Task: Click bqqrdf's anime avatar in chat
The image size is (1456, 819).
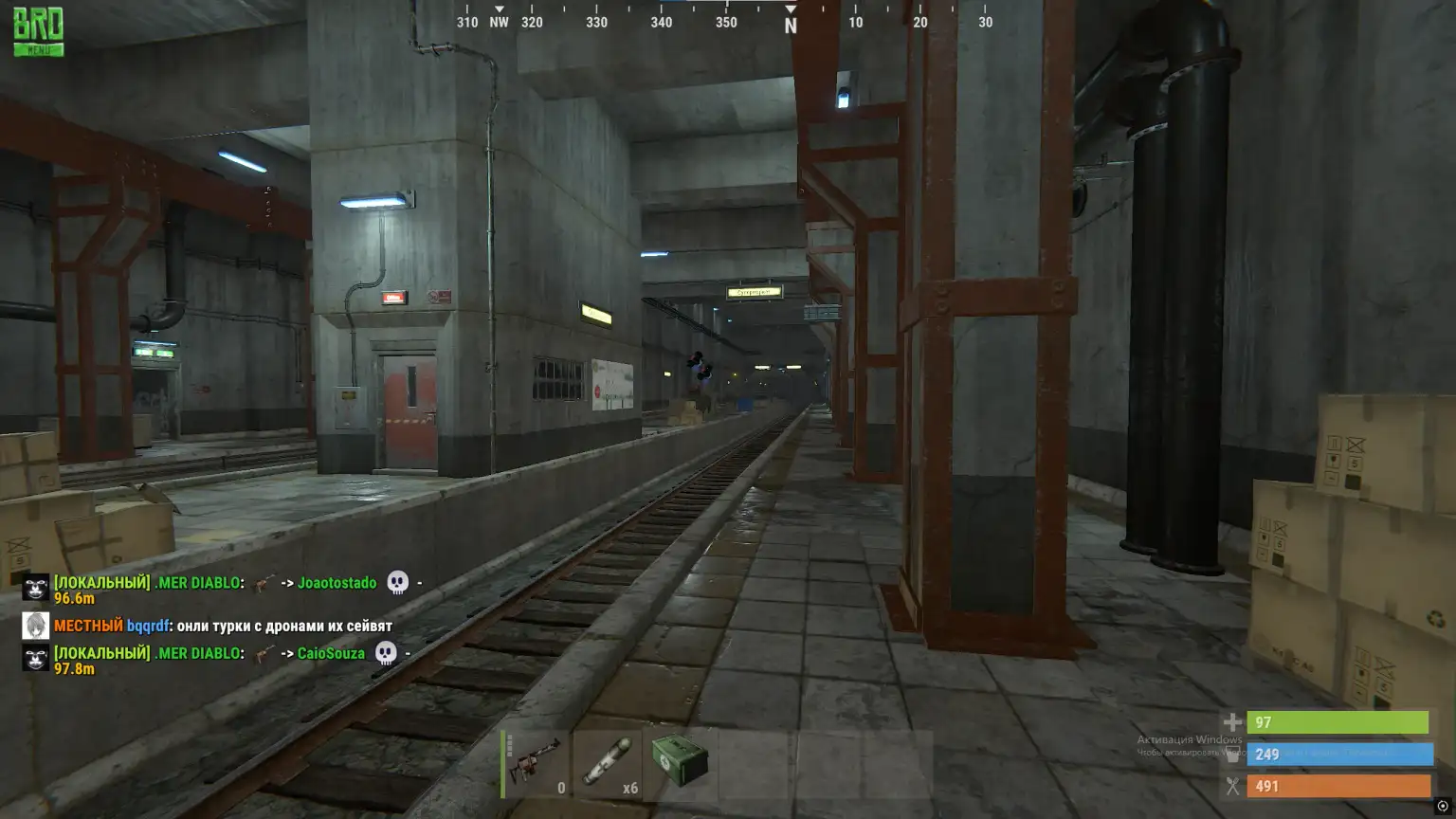Action: click(x=34, y=626)
